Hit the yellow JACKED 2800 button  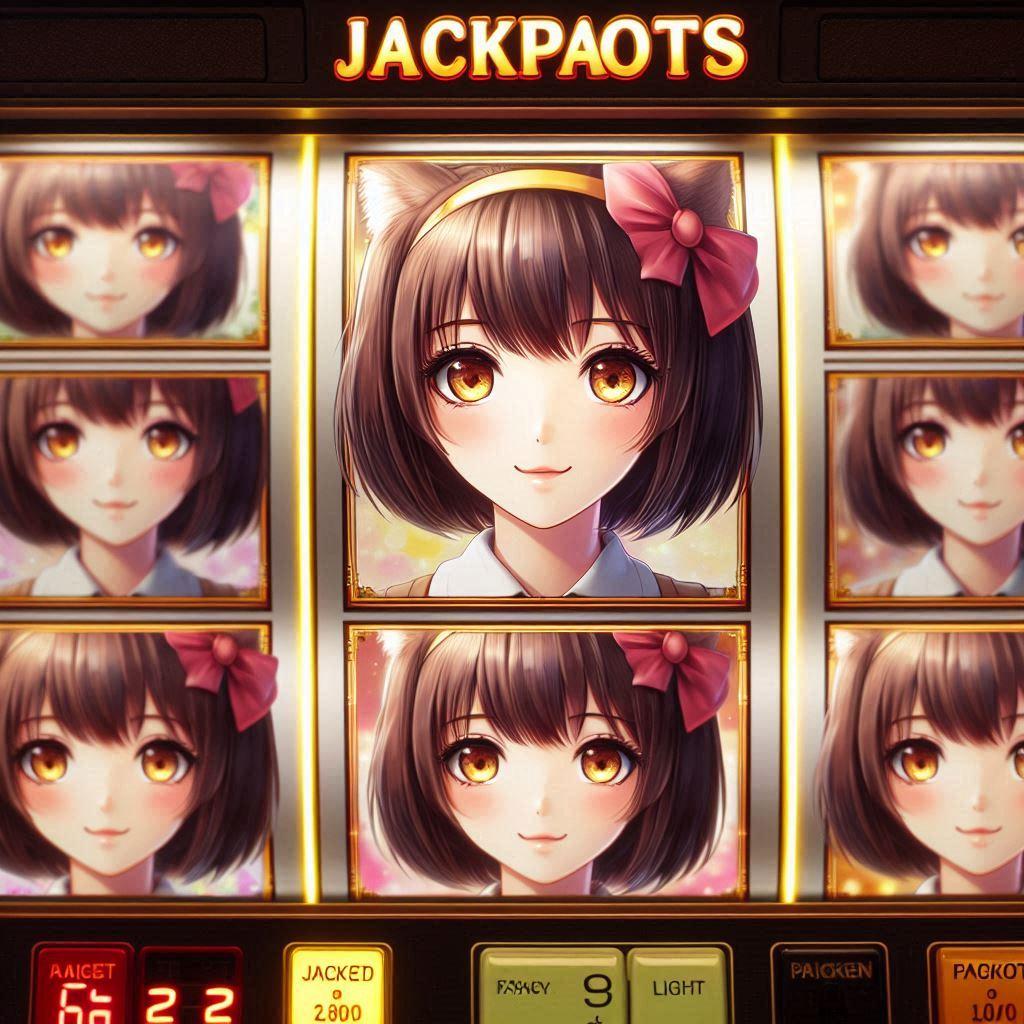coord(336,985)
